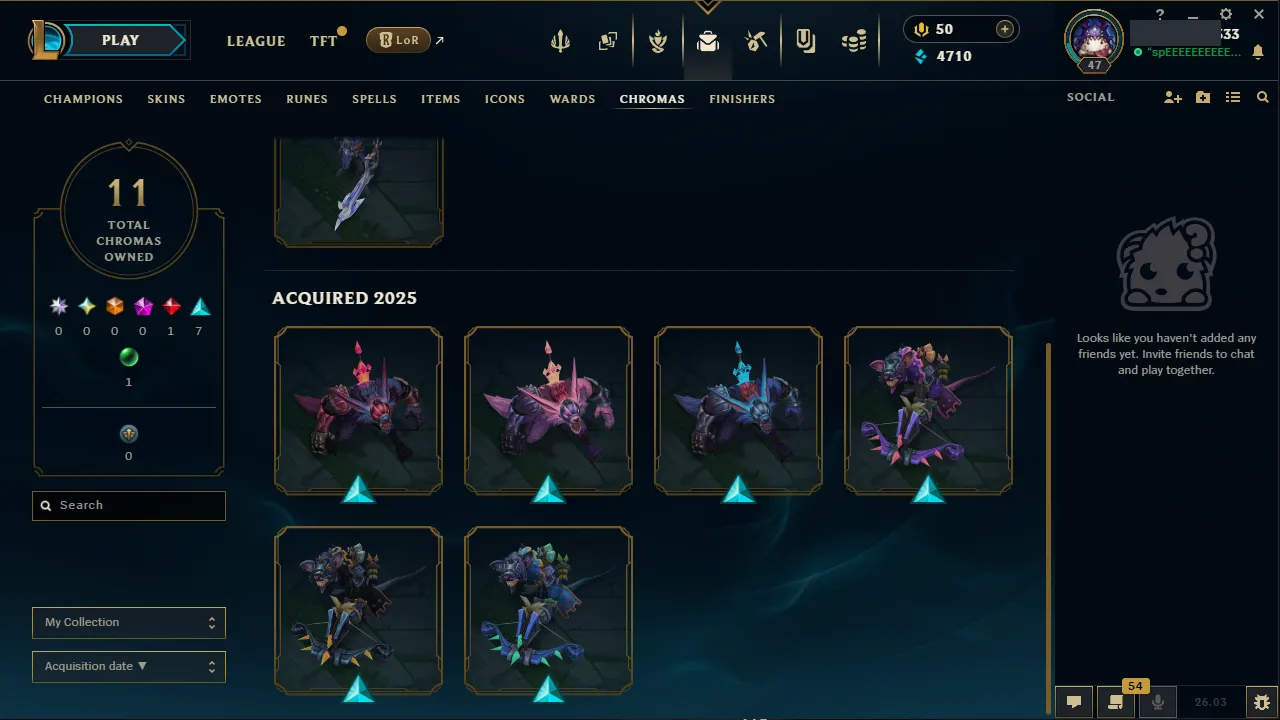Open chat with the speech bubble icon
Screen dimensions: 1280x720
pyautogui.click(x=1074, y=701)
